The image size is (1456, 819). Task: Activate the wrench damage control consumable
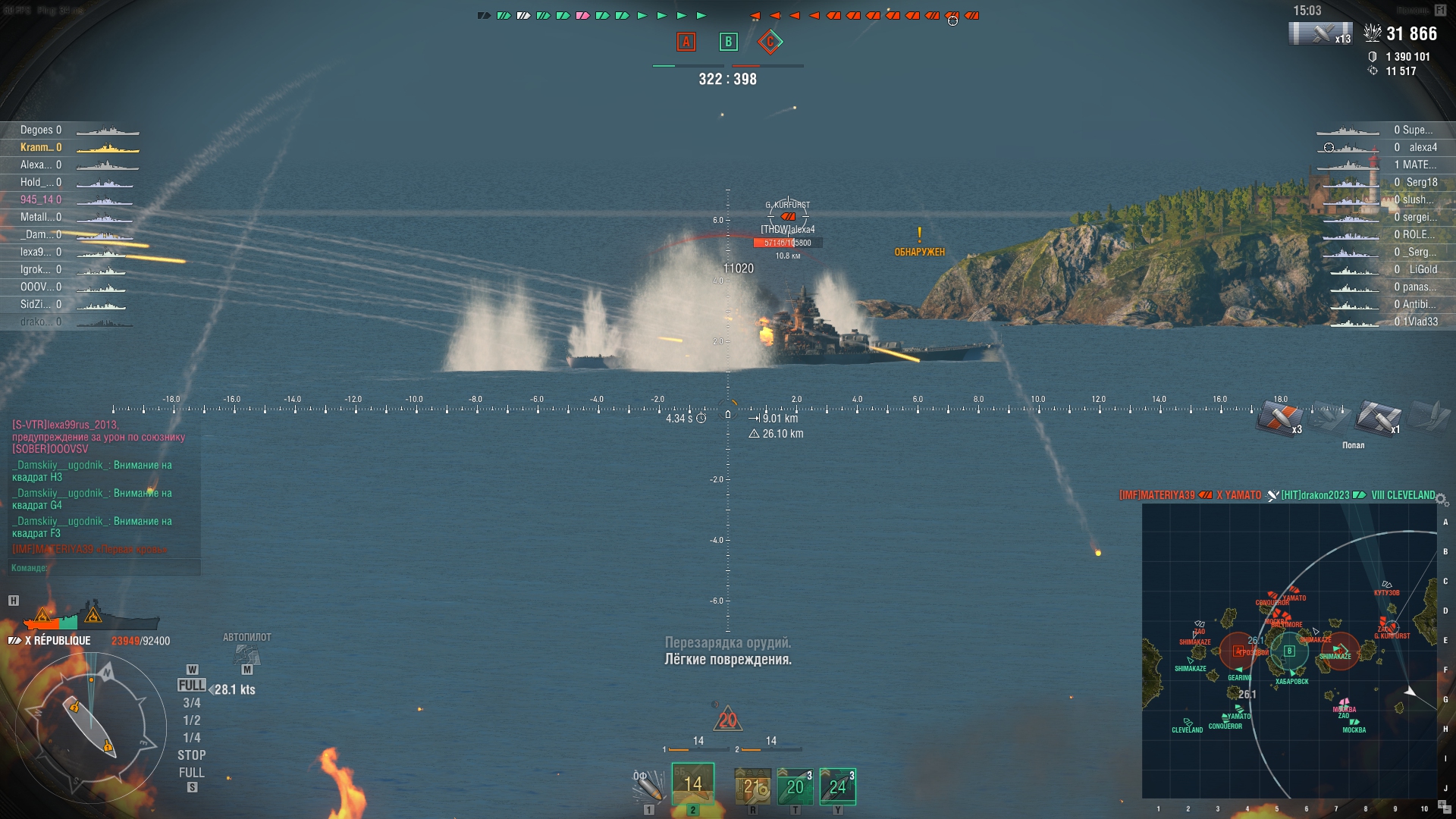click(x=752, y=786)
